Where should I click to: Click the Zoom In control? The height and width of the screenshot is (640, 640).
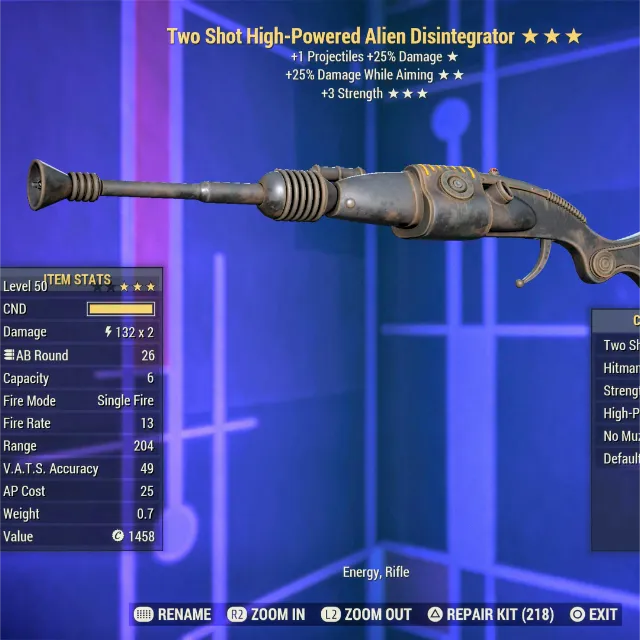click(x=267, y=614)
